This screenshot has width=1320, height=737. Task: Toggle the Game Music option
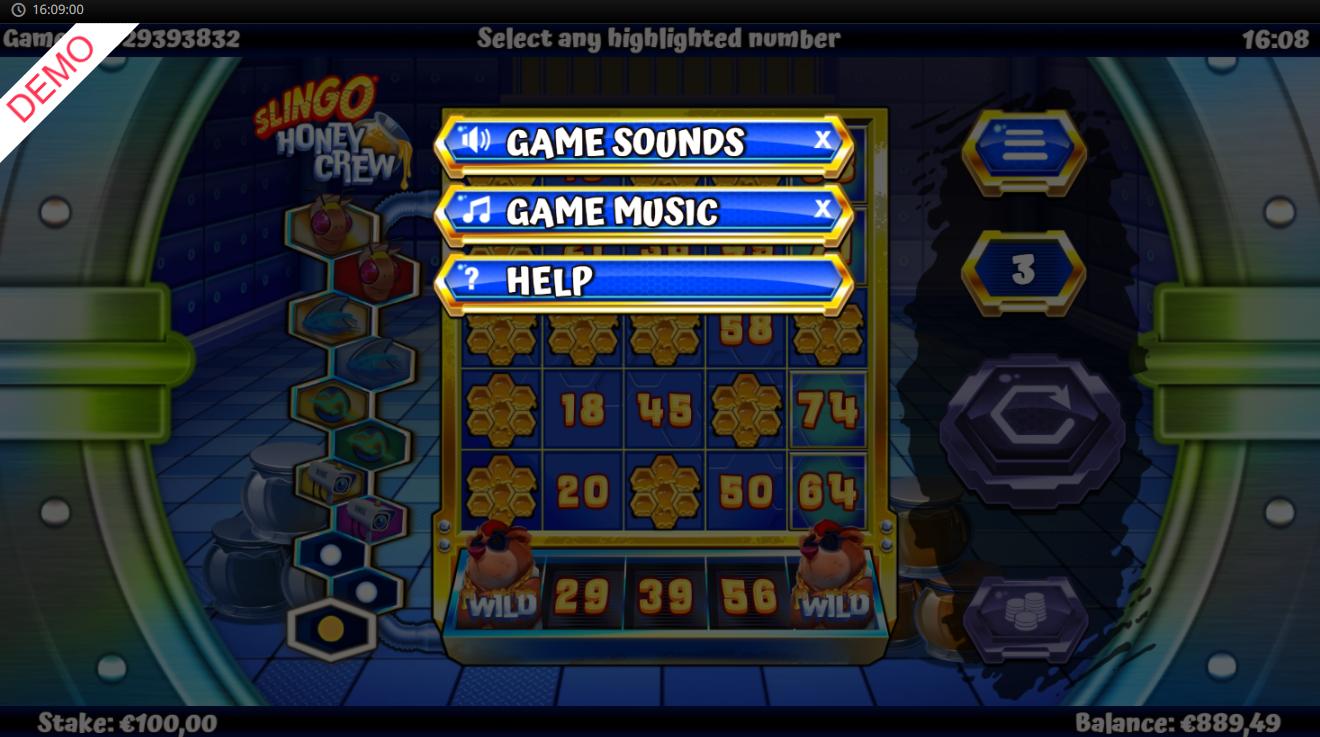point(644,211)
